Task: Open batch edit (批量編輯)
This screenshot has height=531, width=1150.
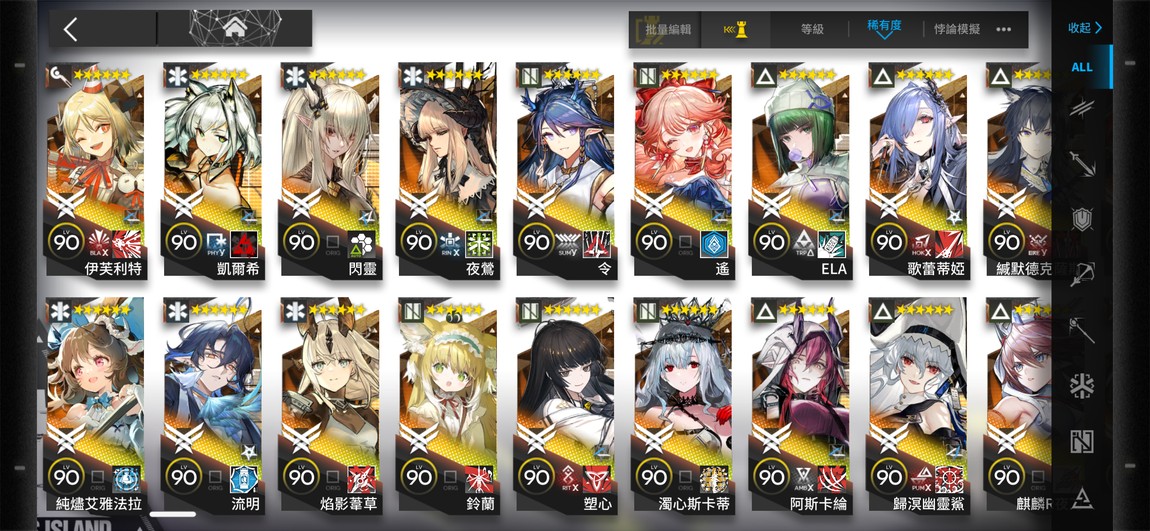Action: (662, 30)
